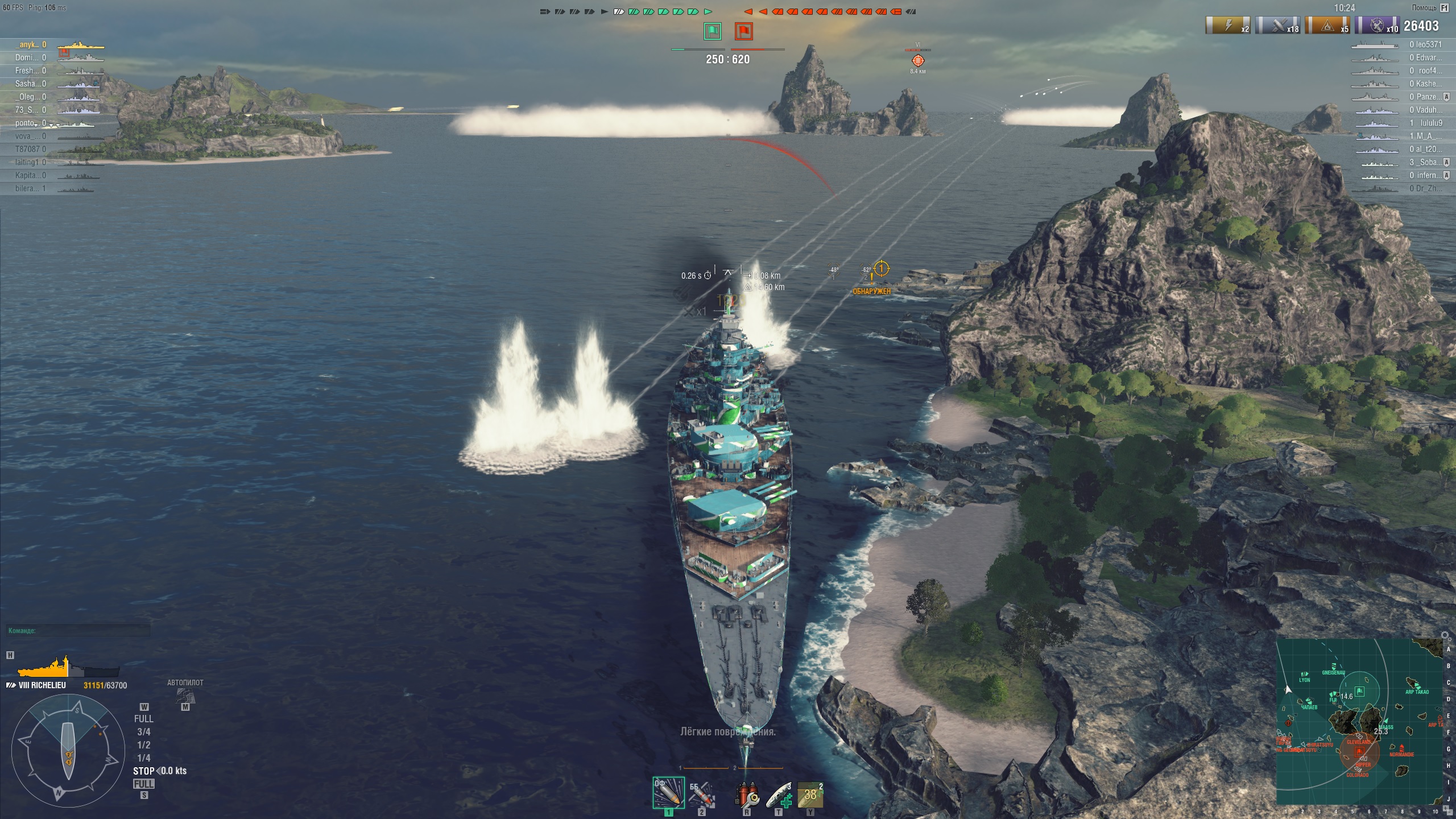This screenshot has width=1456, height=819.
Task: Click the minimap plus/minus size control
Action: 1447,810
